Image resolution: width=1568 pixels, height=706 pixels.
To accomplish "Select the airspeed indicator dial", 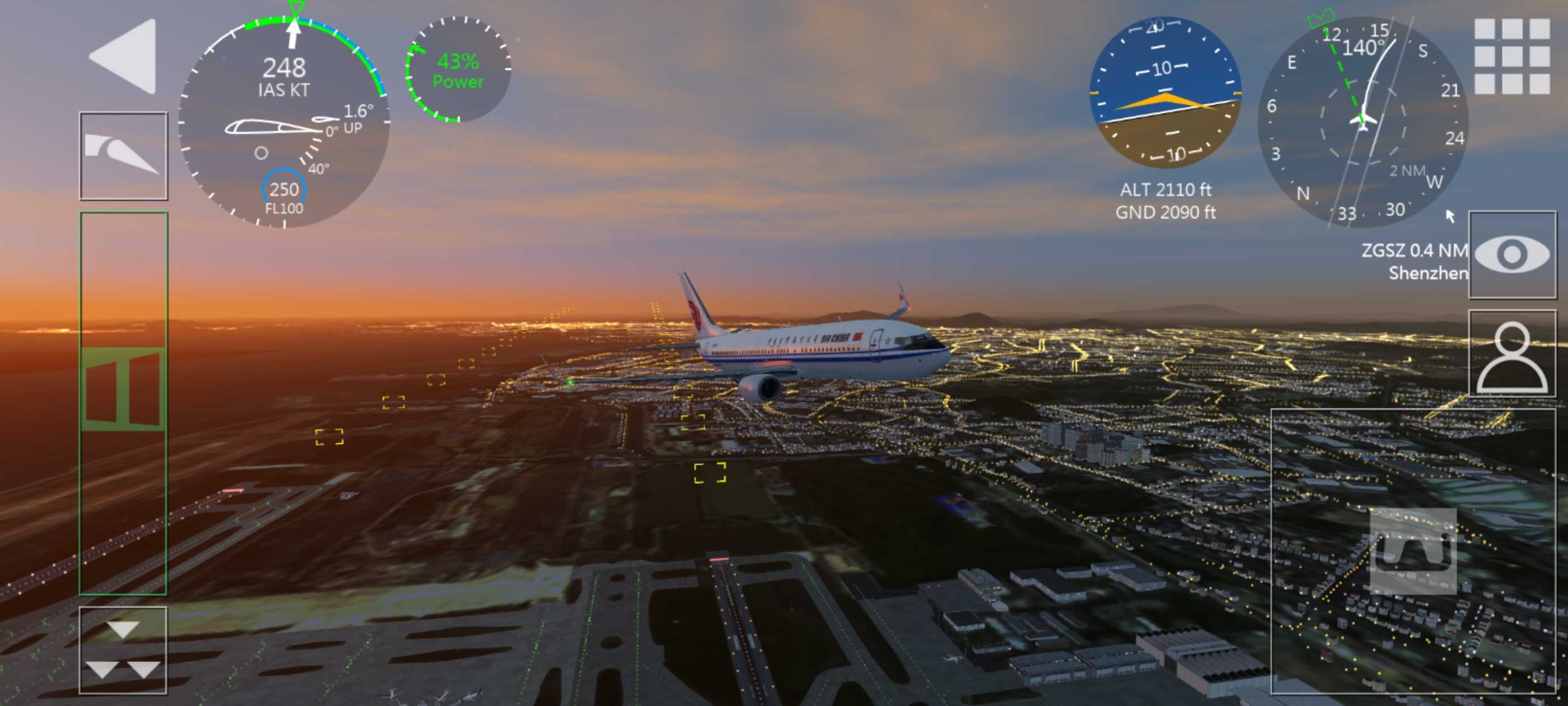I will click(284, 122).
